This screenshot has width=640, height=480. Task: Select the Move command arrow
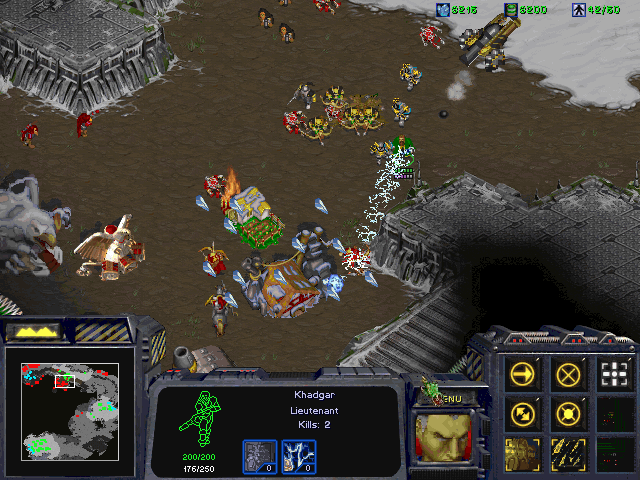coord(521,374)
